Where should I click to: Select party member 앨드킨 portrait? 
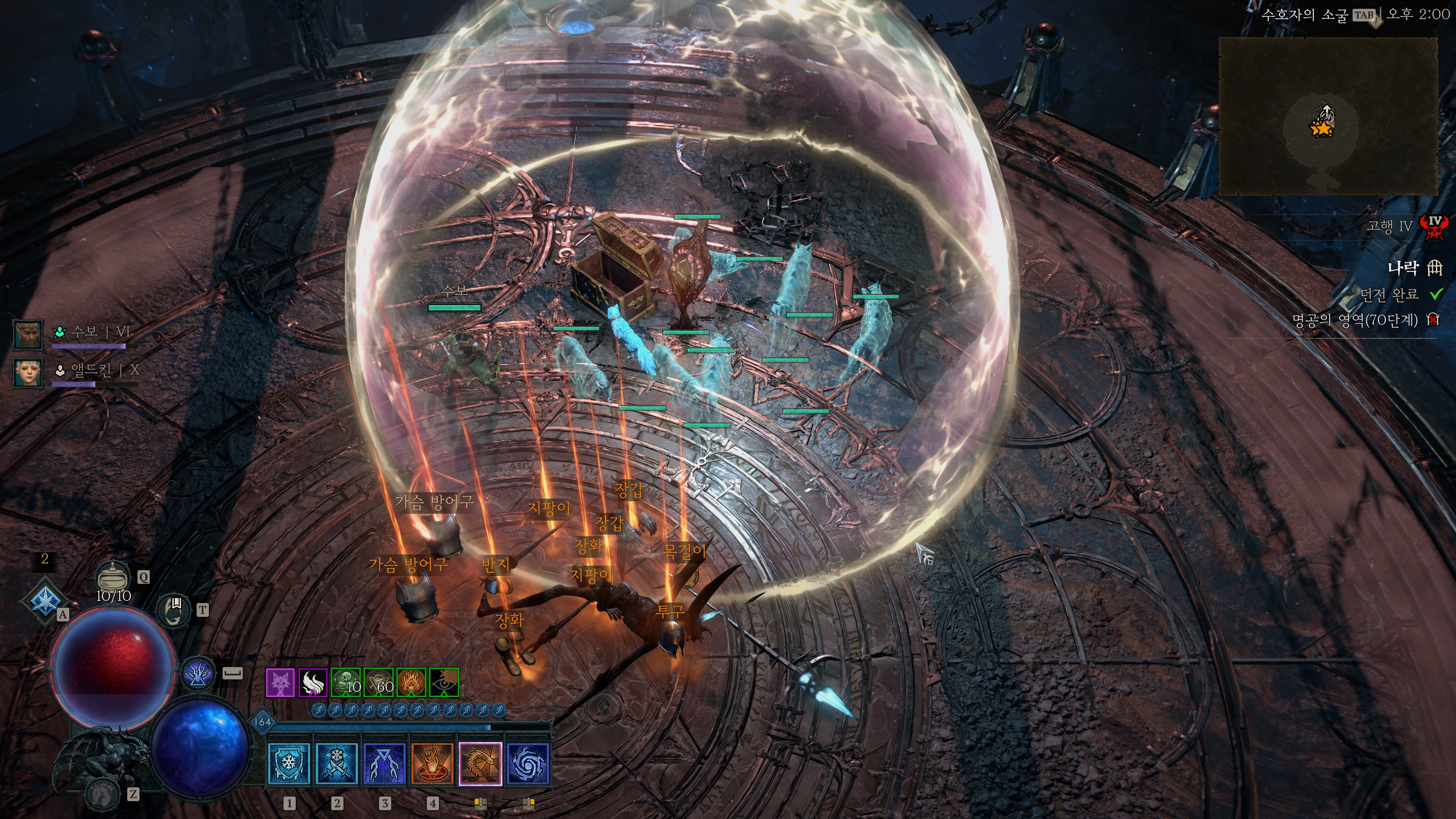tap(28, 372)
